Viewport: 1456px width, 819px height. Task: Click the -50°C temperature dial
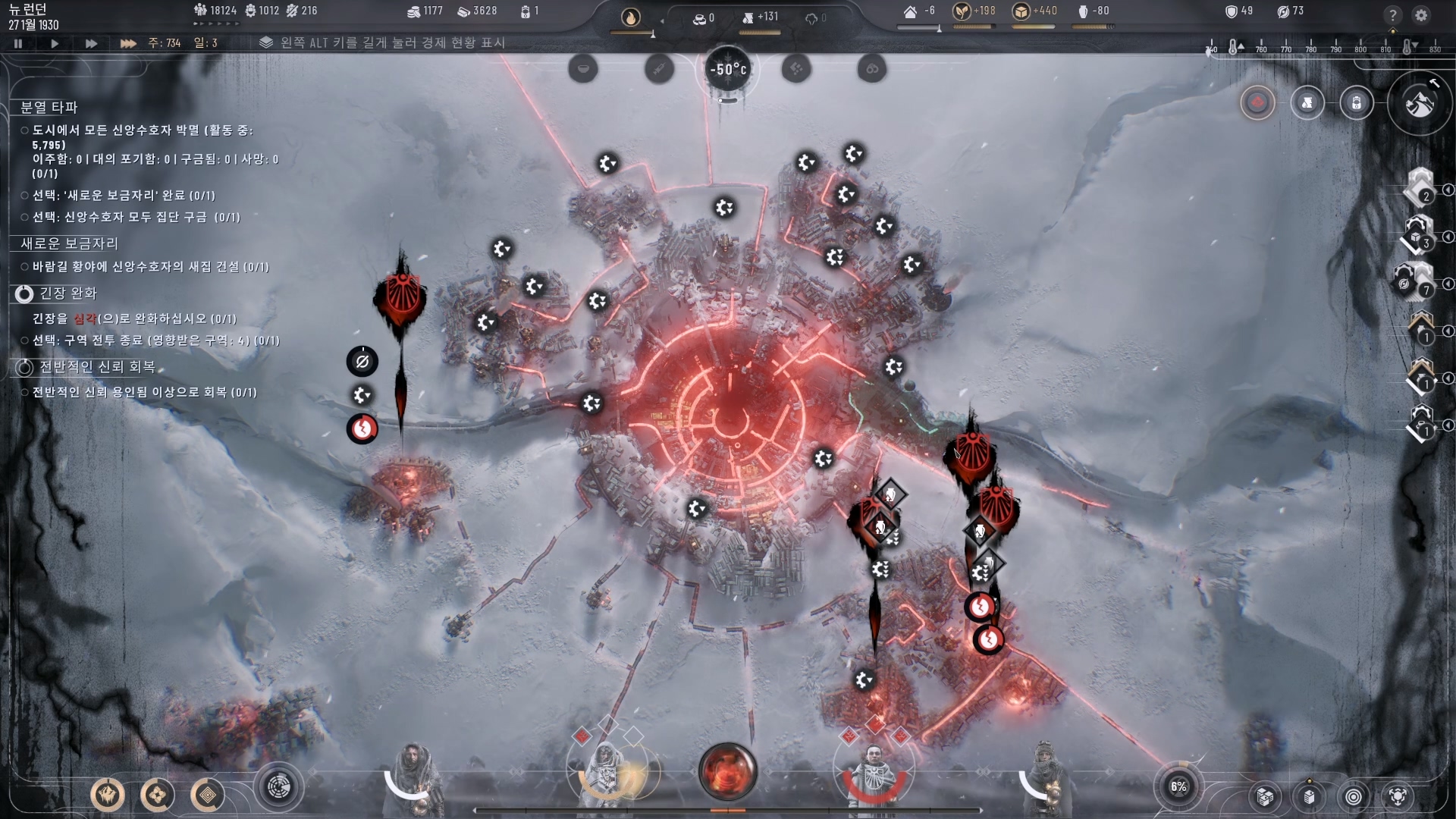(728, 70)
